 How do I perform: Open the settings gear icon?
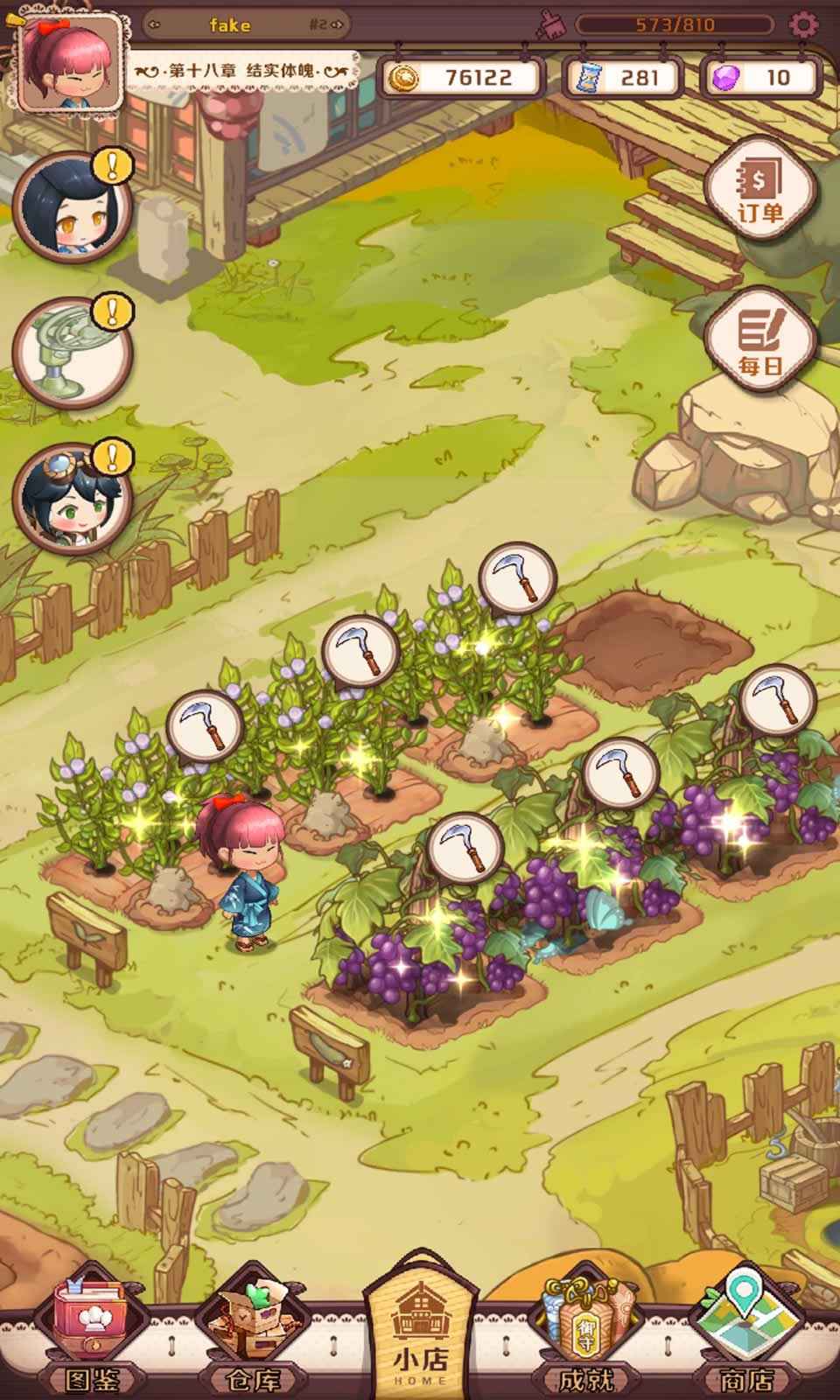tap(802, 24)
